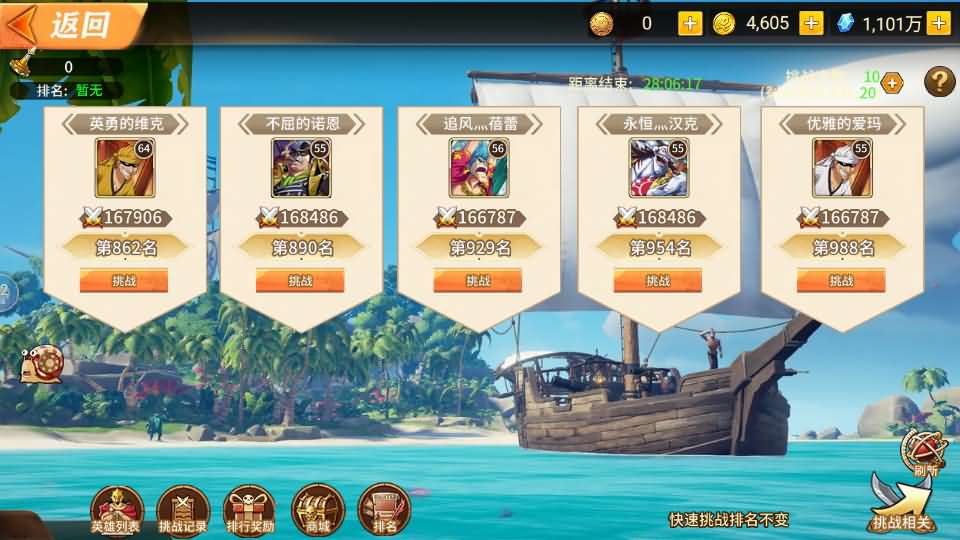960x540 pixels.
Task: Open the 挑战记录 challenge records
Action: (183, 509)
